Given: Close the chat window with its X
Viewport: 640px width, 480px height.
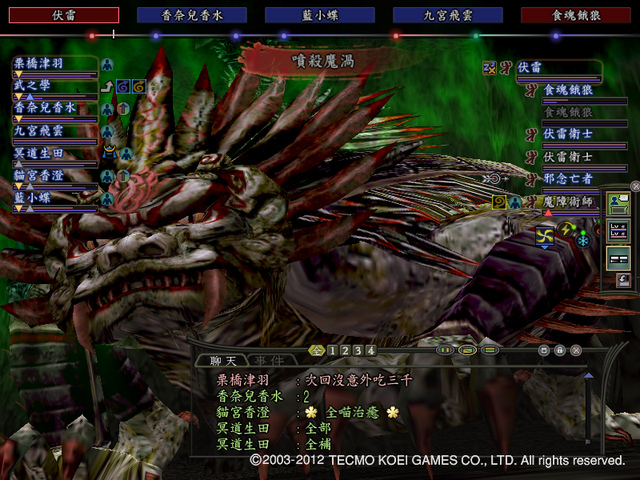Looking at the screenshot, I should [x=576, y=350].
